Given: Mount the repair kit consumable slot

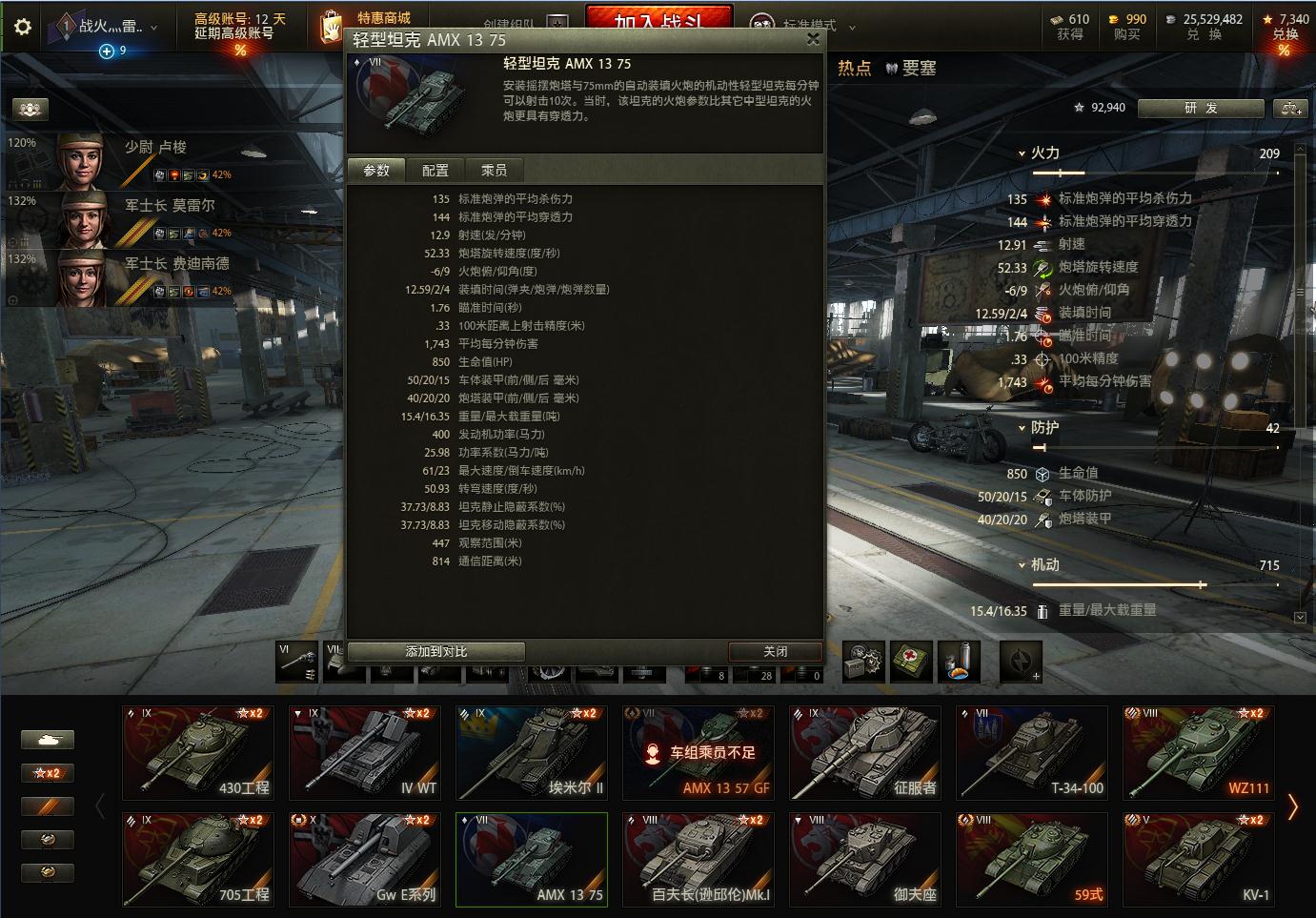Looking at the screenshot, I should coord(862,661).
